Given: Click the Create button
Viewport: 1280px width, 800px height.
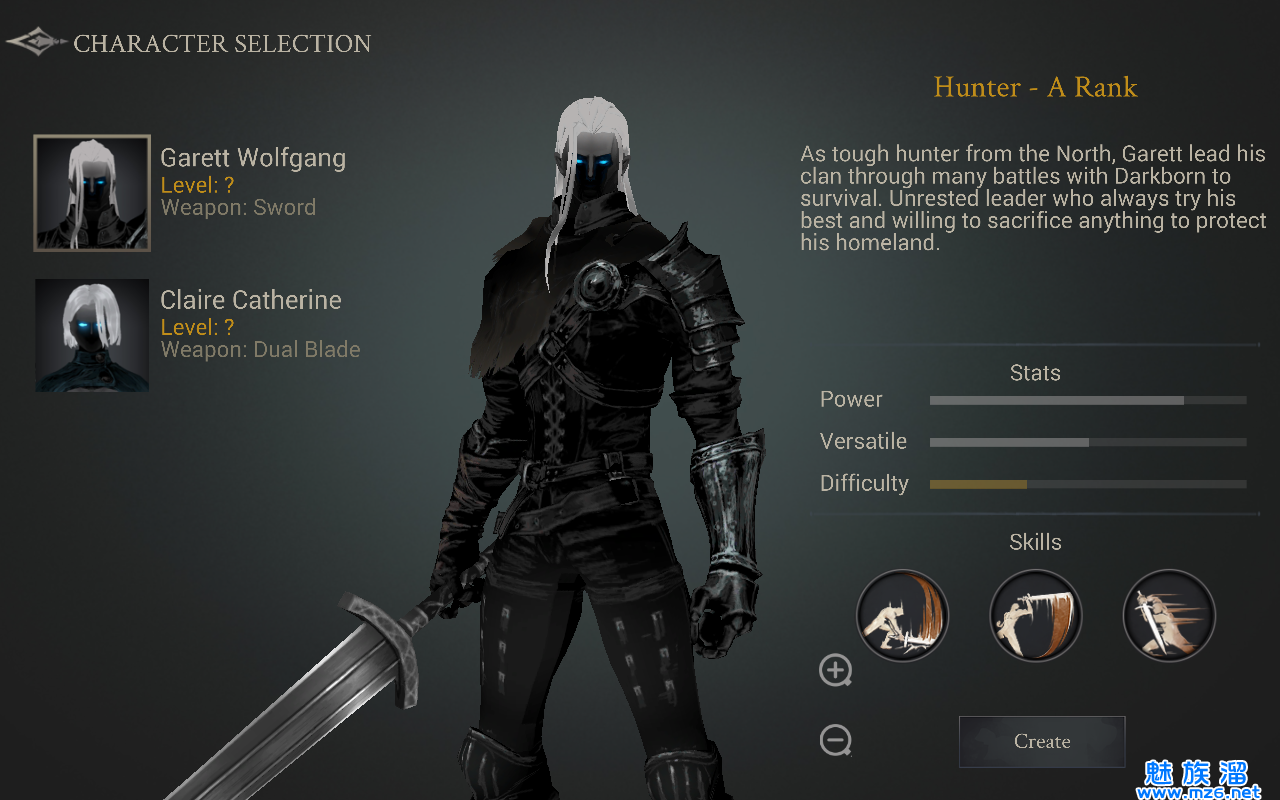Looking at the screenshot, I should pyautogui.click(x=1042, y=742).
